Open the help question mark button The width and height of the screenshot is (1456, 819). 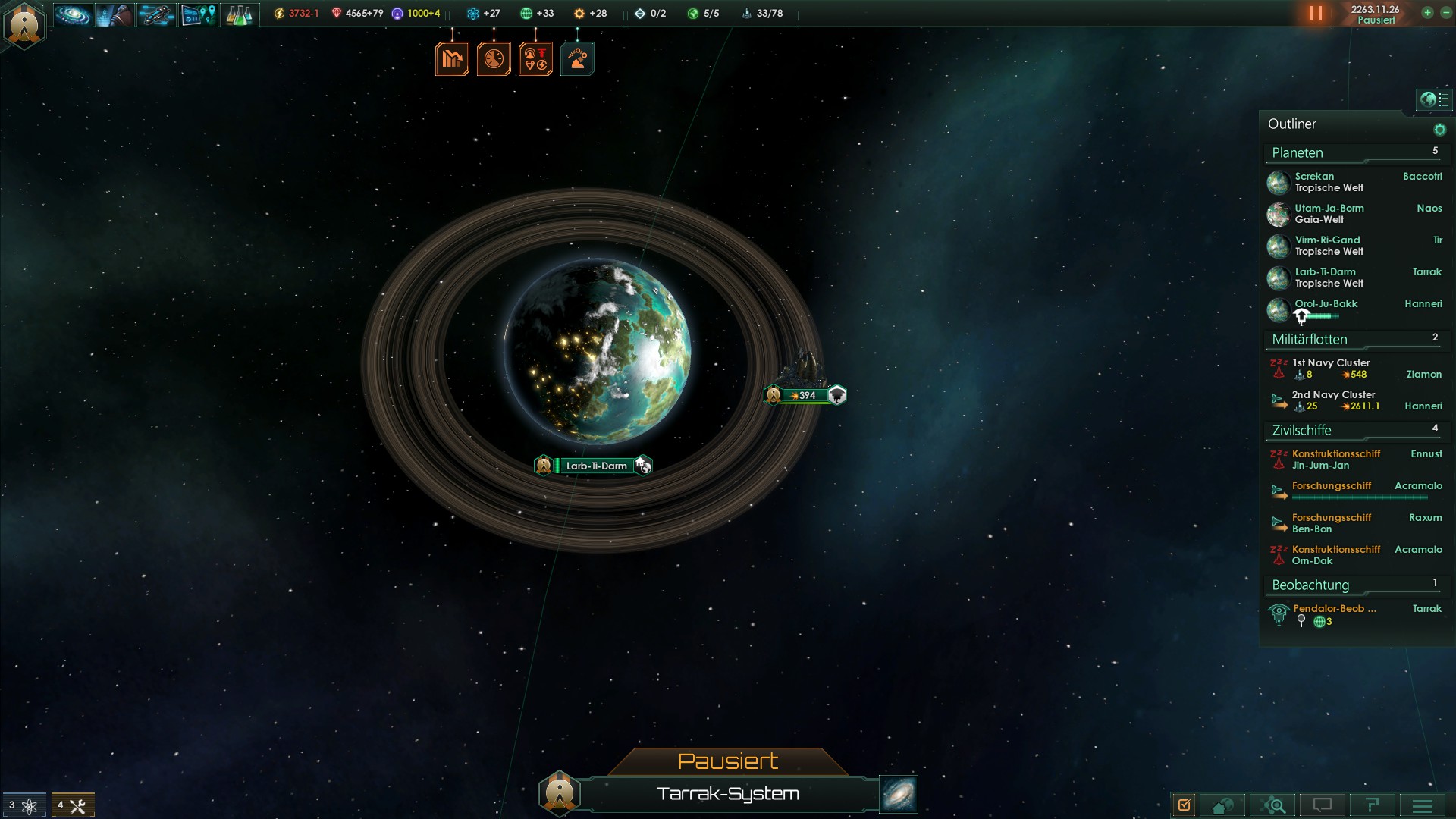pyautogui.click(x=1372, y=805)
